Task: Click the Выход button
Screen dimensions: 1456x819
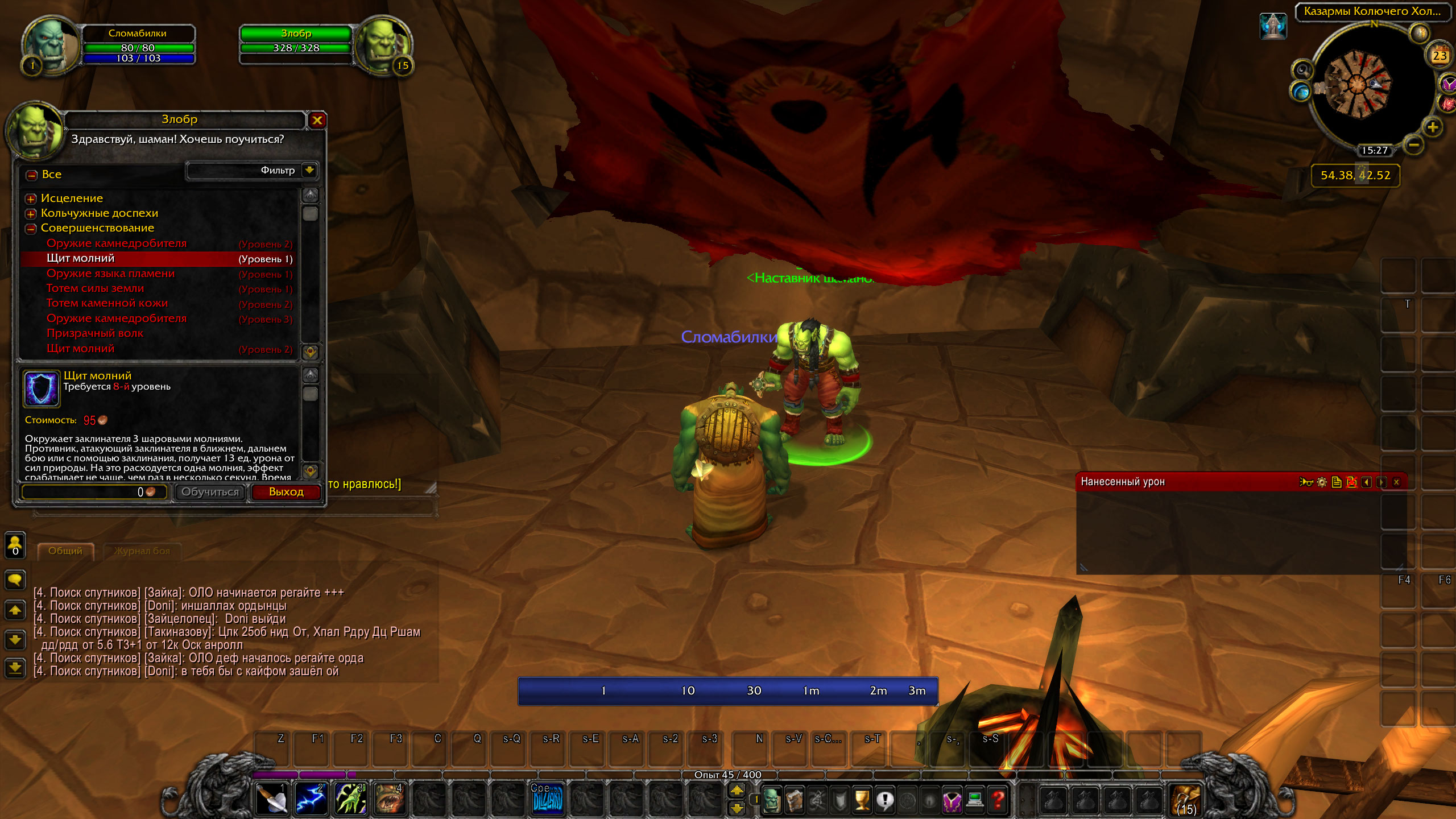Action: (x=286, y=492)
